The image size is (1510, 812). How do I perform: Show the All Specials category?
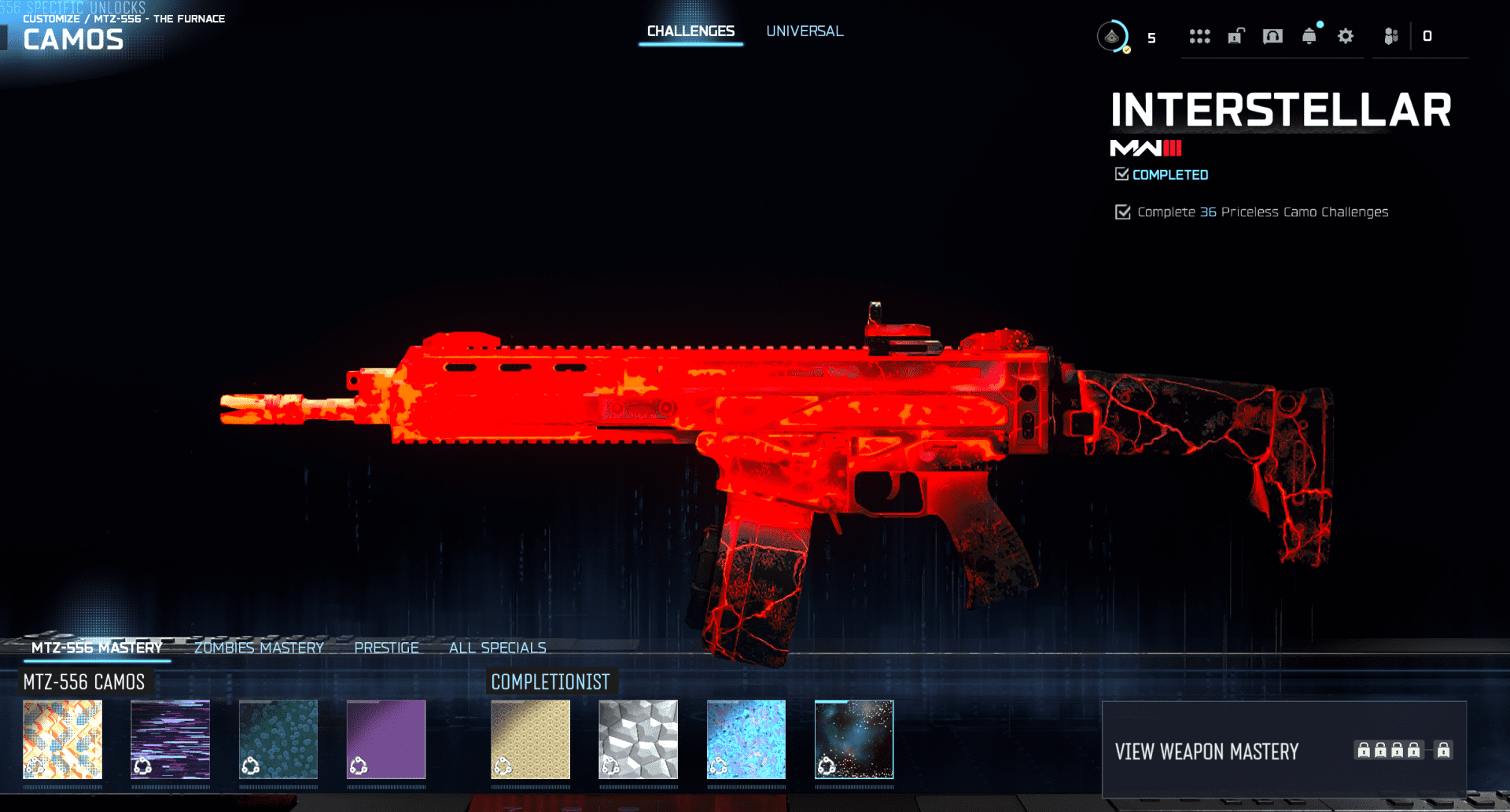(x=497, y=648)
